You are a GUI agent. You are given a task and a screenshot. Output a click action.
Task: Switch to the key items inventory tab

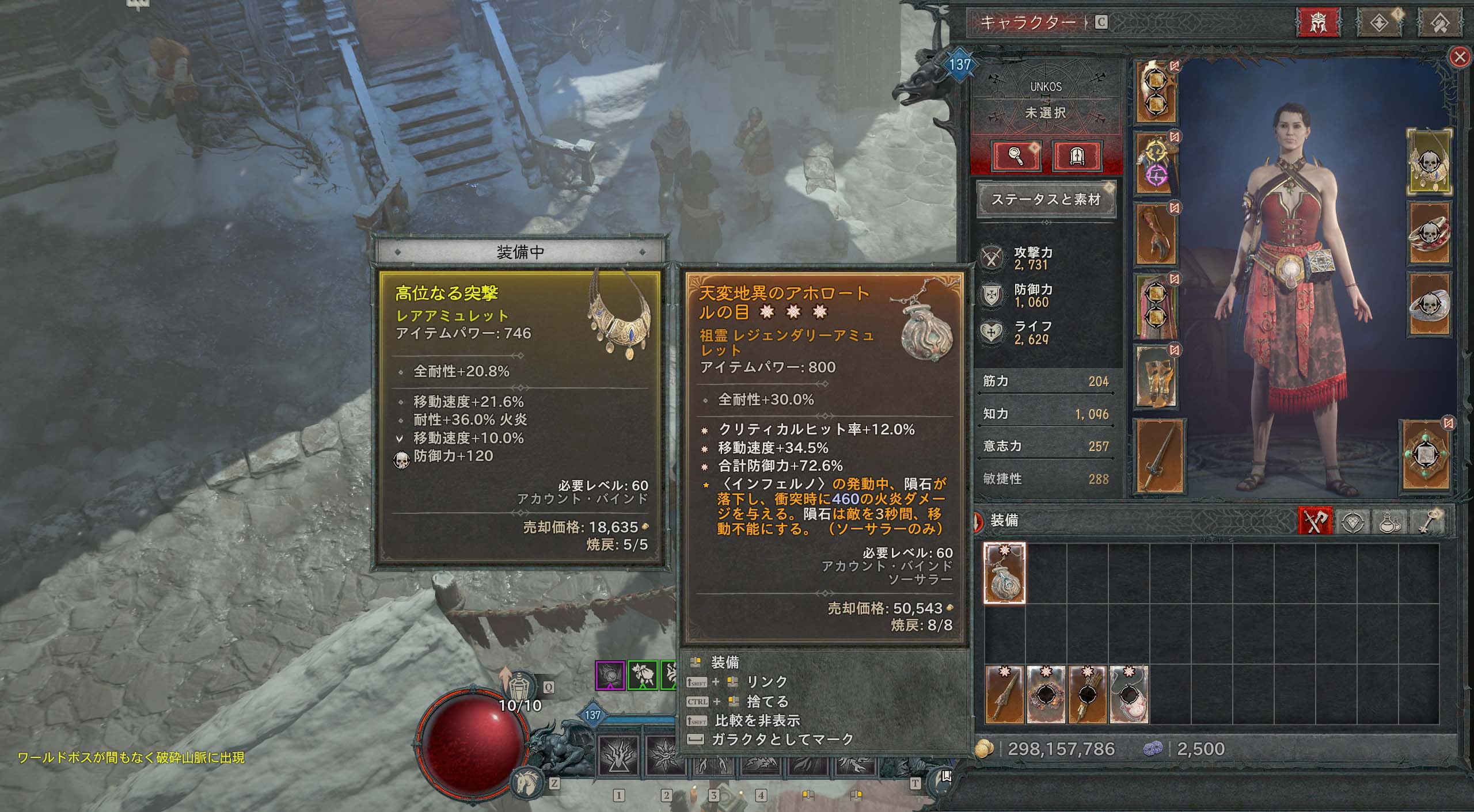pos(1426,521)
